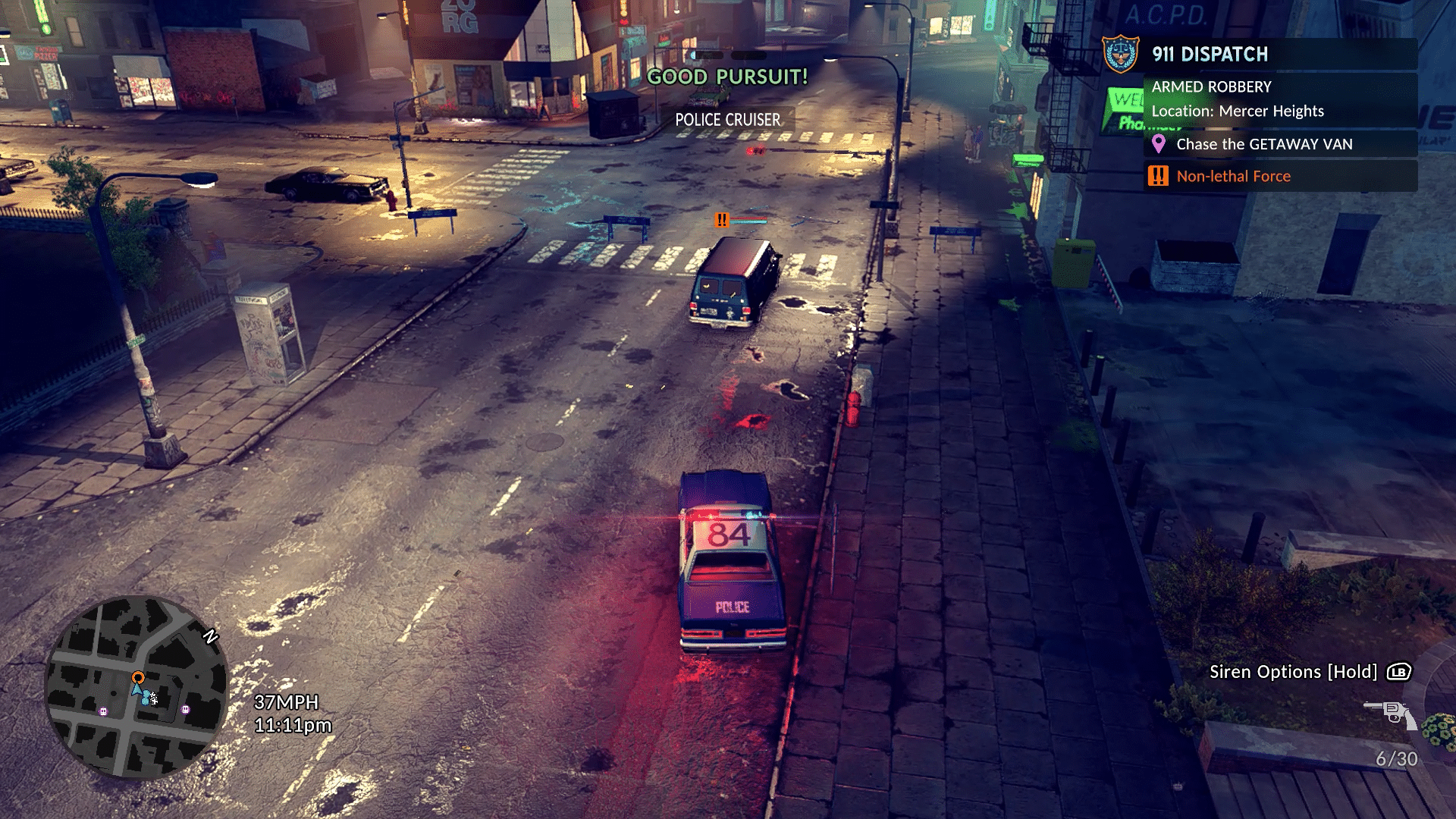Click the orange objective marker on minimap
The width and height of the screenshot is (1456, 819).
click(138, 677)
